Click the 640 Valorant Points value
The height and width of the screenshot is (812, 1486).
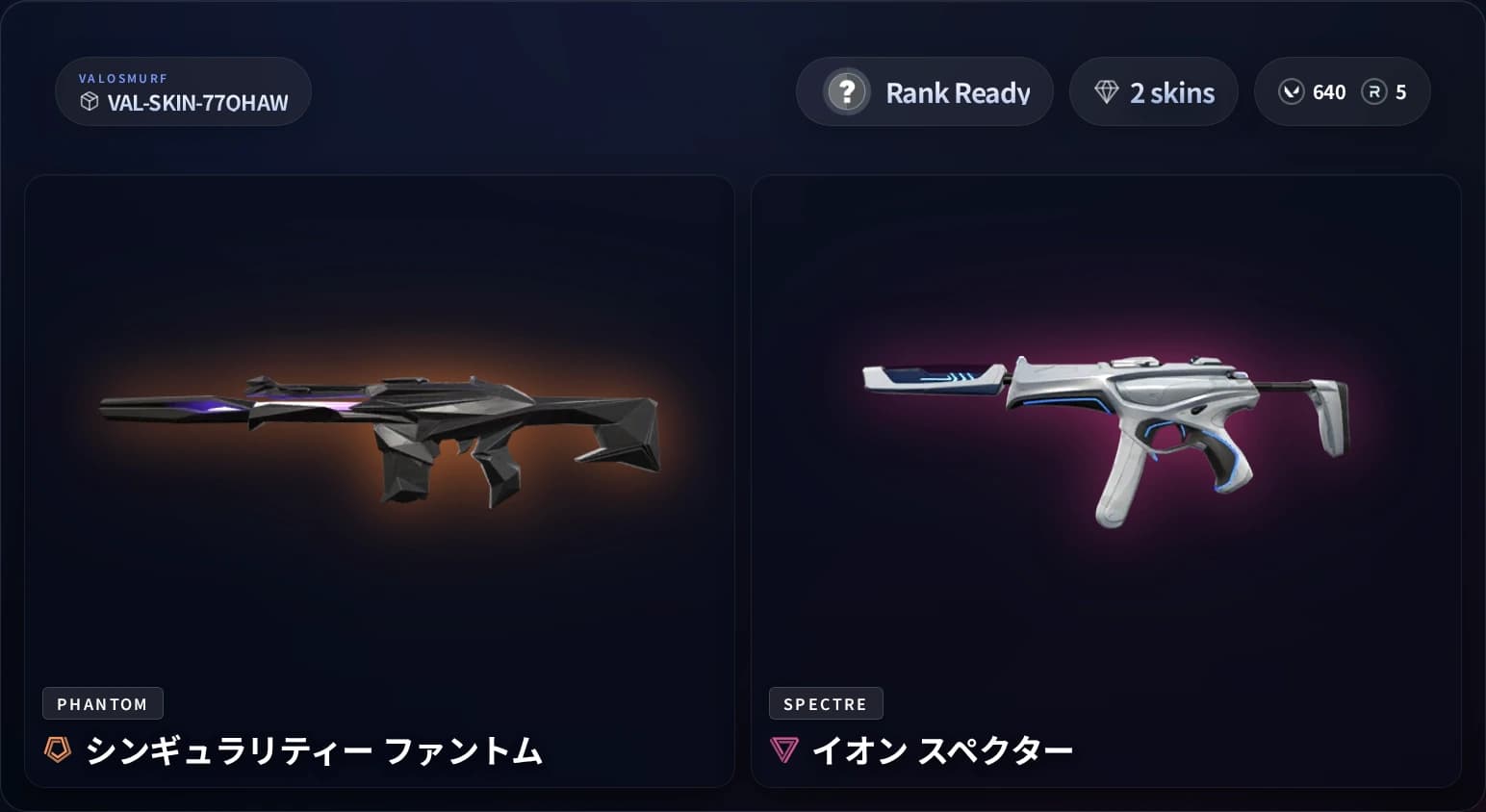1329,92
